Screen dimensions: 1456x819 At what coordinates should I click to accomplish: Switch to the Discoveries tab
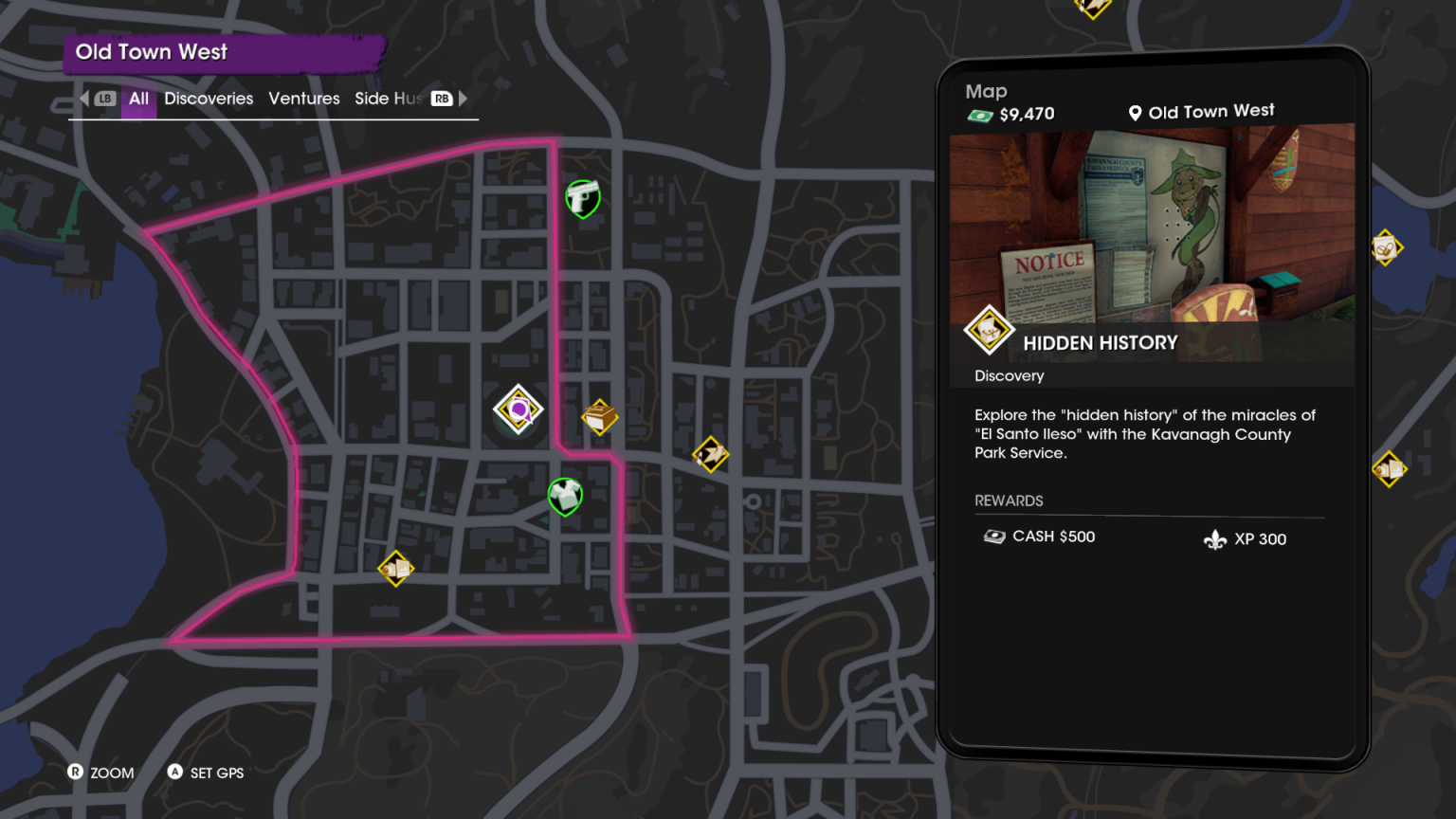[x=209, y=99]
